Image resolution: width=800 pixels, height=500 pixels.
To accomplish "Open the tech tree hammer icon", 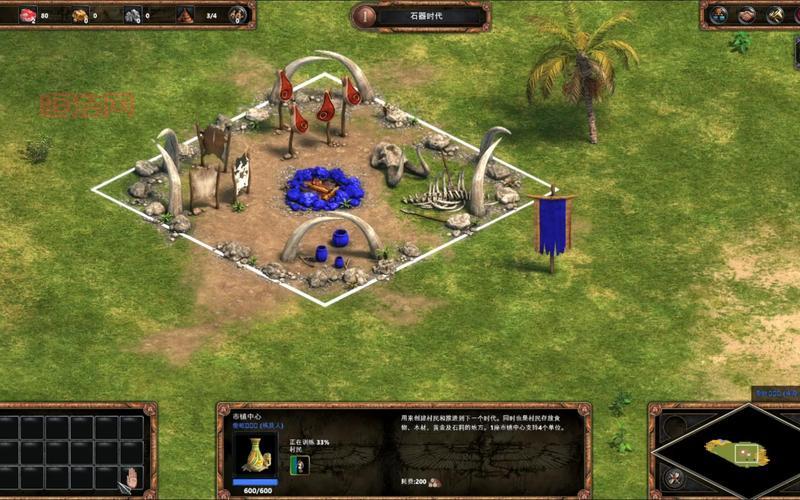I will click(774, 15).
